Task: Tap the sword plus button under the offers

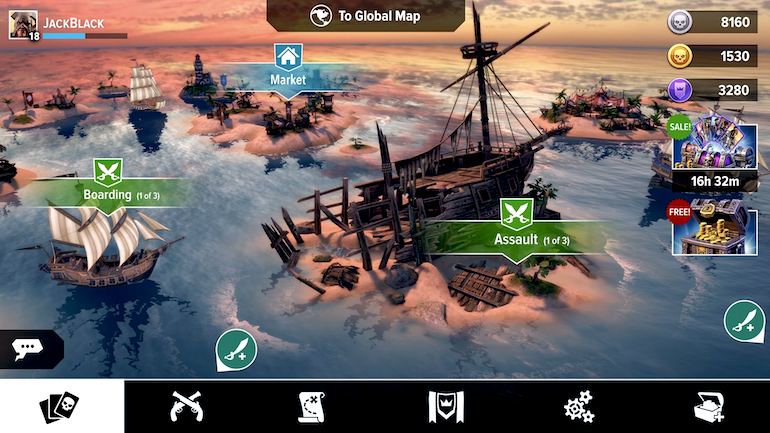Action: pyautogui.click(x=744, y=321)
